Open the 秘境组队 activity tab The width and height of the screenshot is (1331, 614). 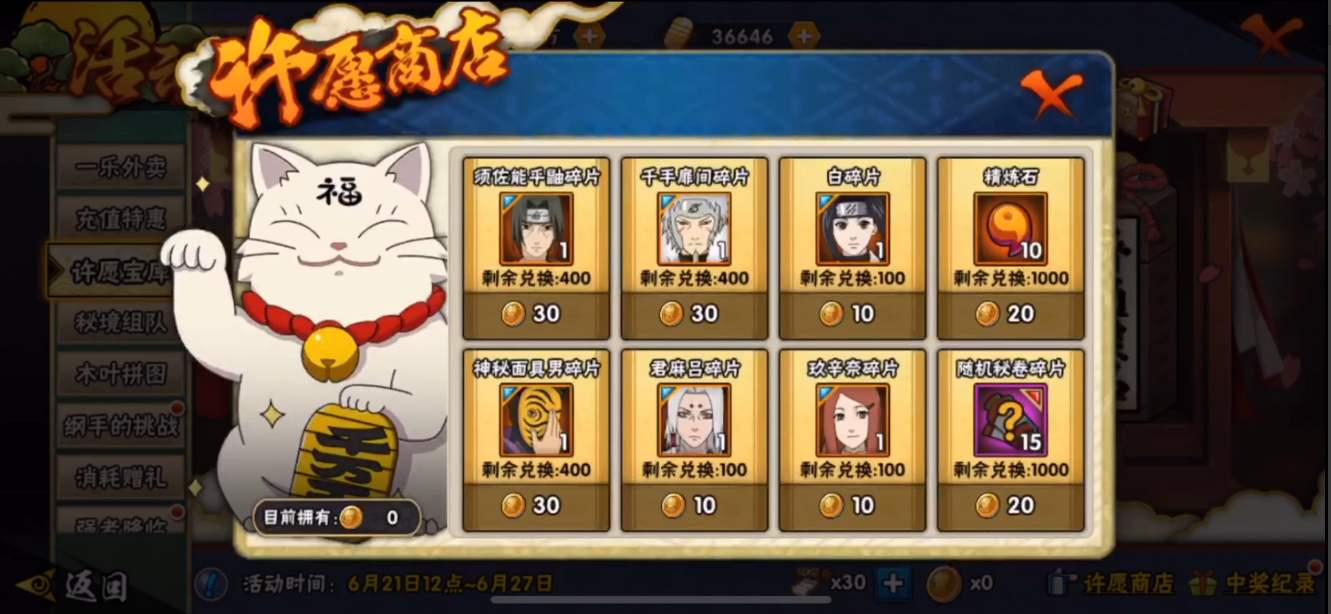[x=120, y=321]
